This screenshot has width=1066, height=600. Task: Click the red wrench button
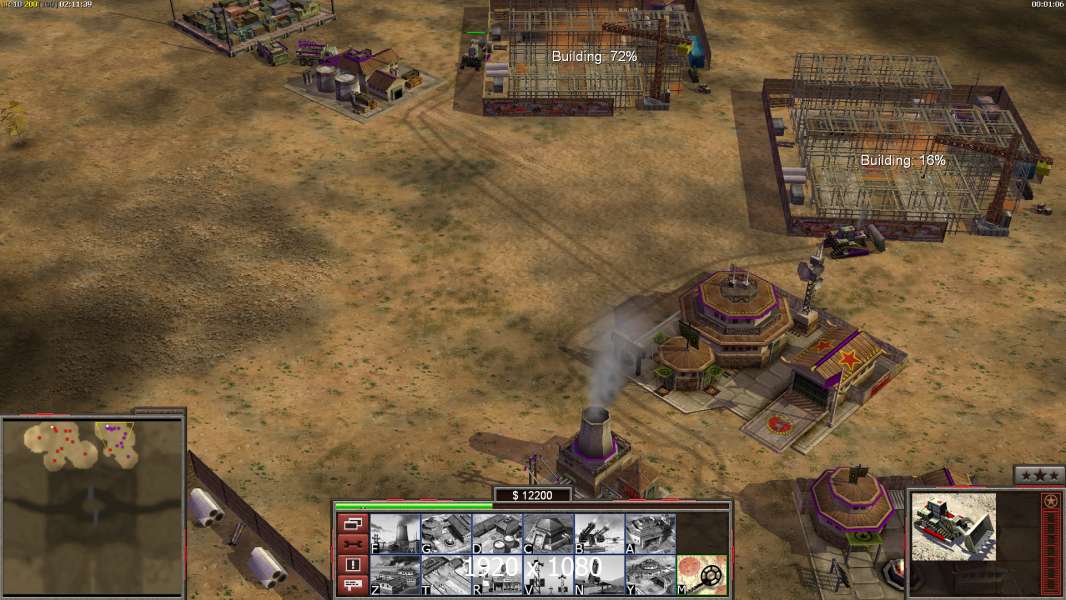(352, 544)
